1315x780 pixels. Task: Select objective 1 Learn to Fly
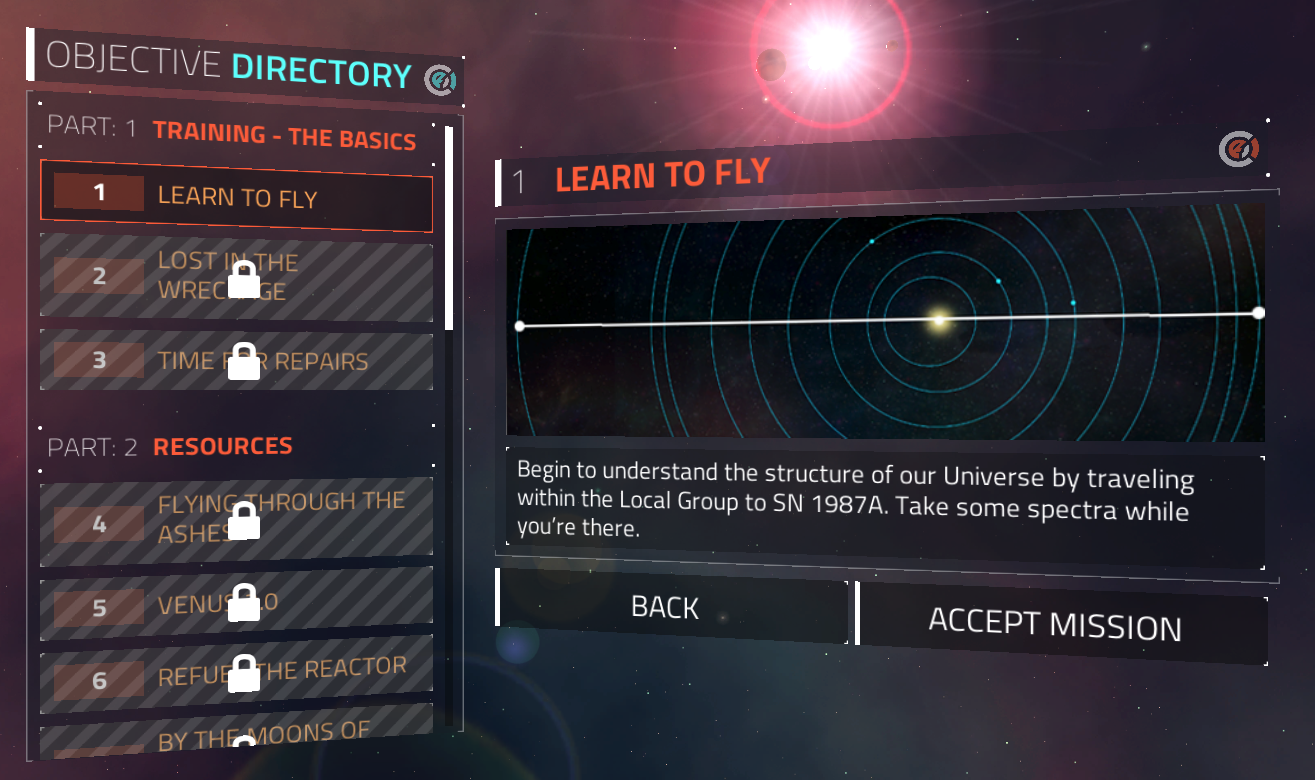(x=236, y=195)
